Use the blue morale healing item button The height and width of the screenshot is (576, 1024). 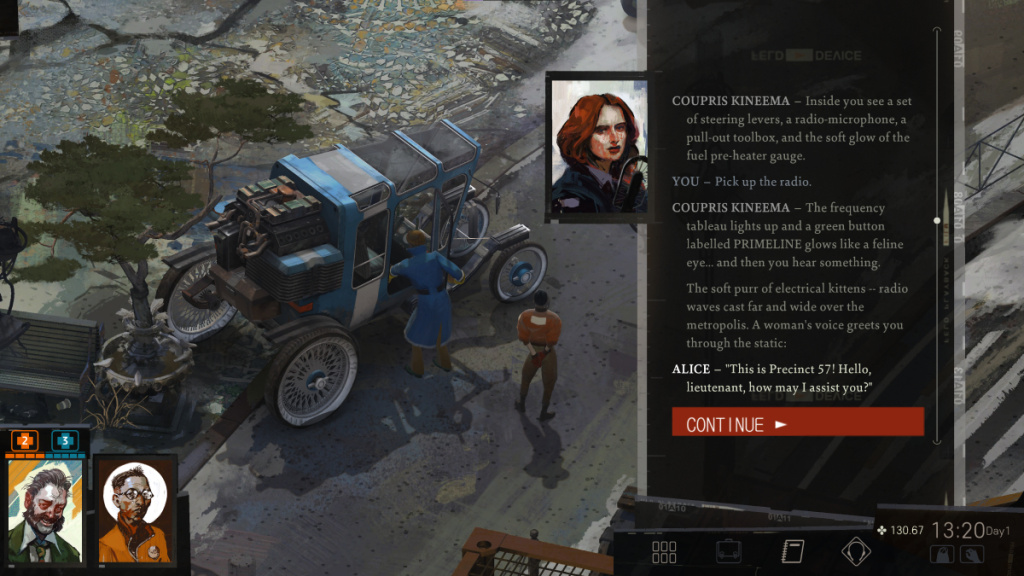[65, 440]
